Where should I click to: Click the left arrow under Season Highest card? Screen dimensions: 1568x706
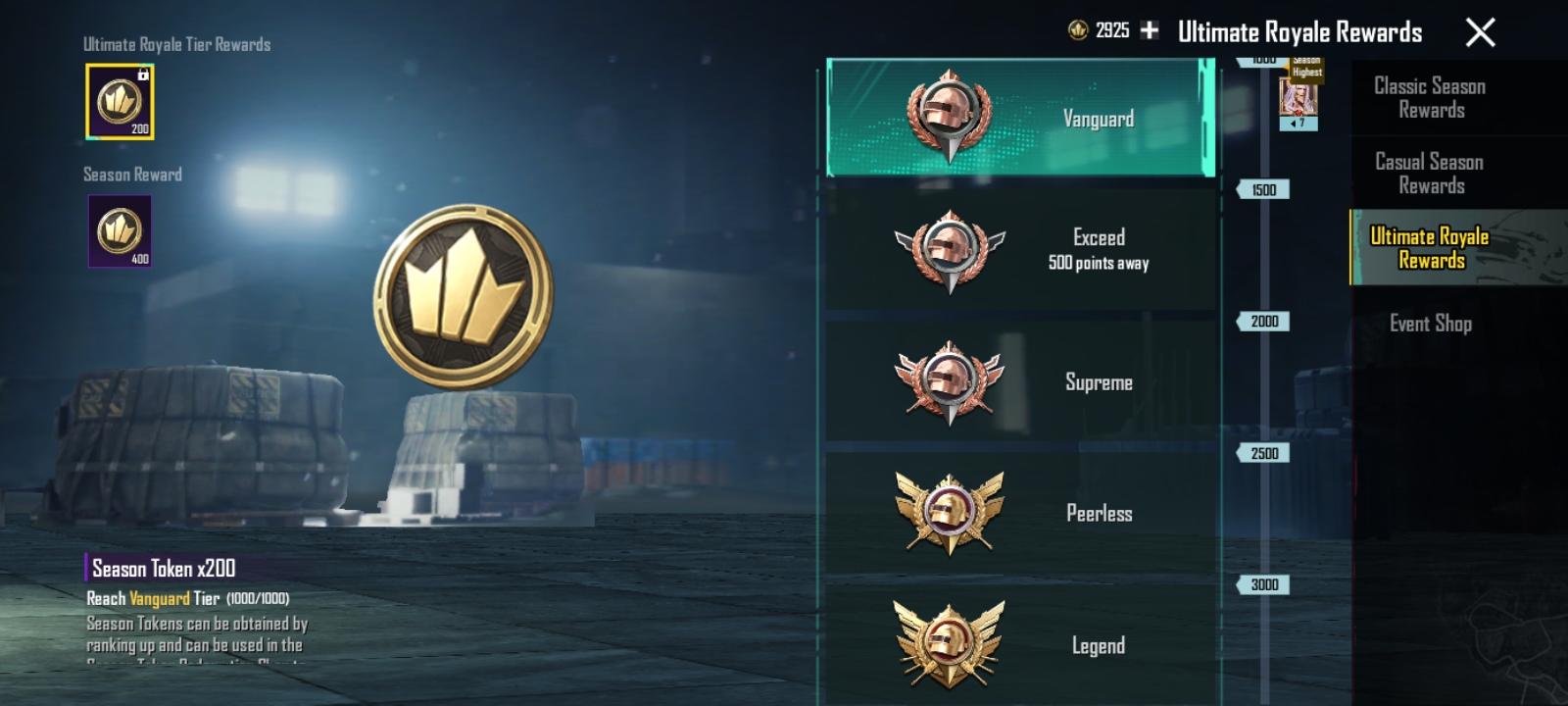tap(1292, 122)
